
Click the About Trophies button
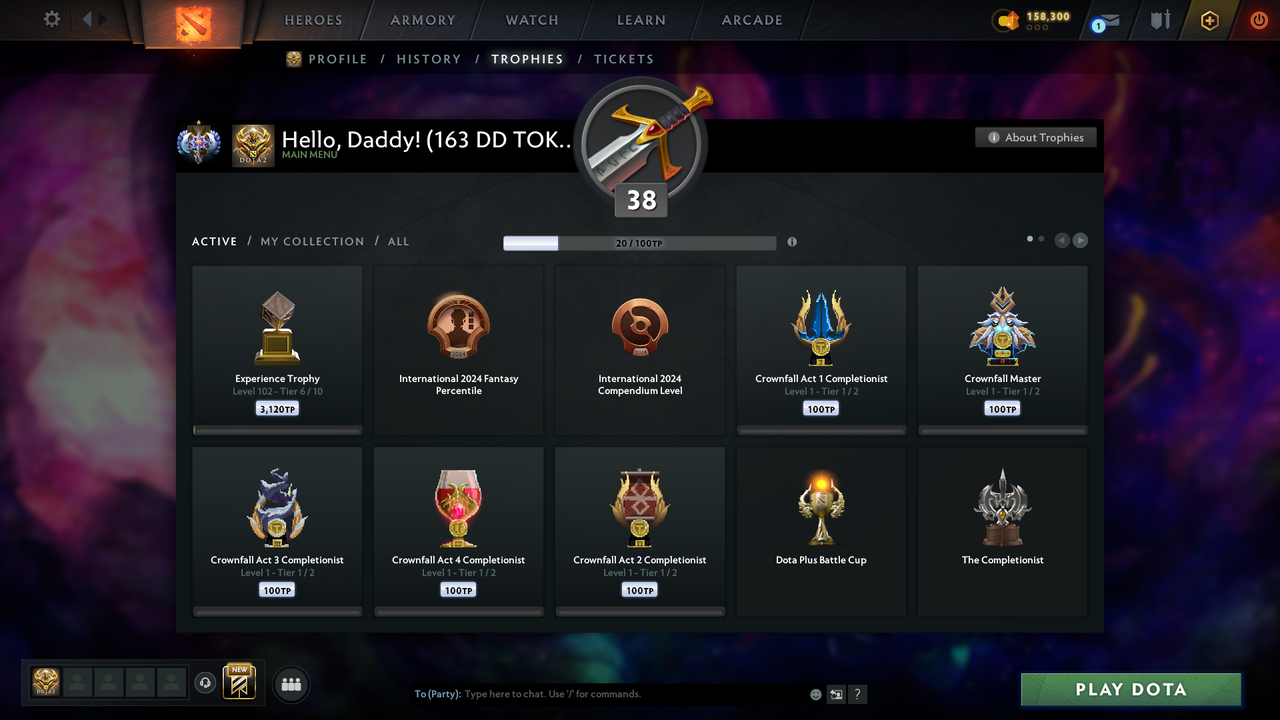pos(1035,137)
